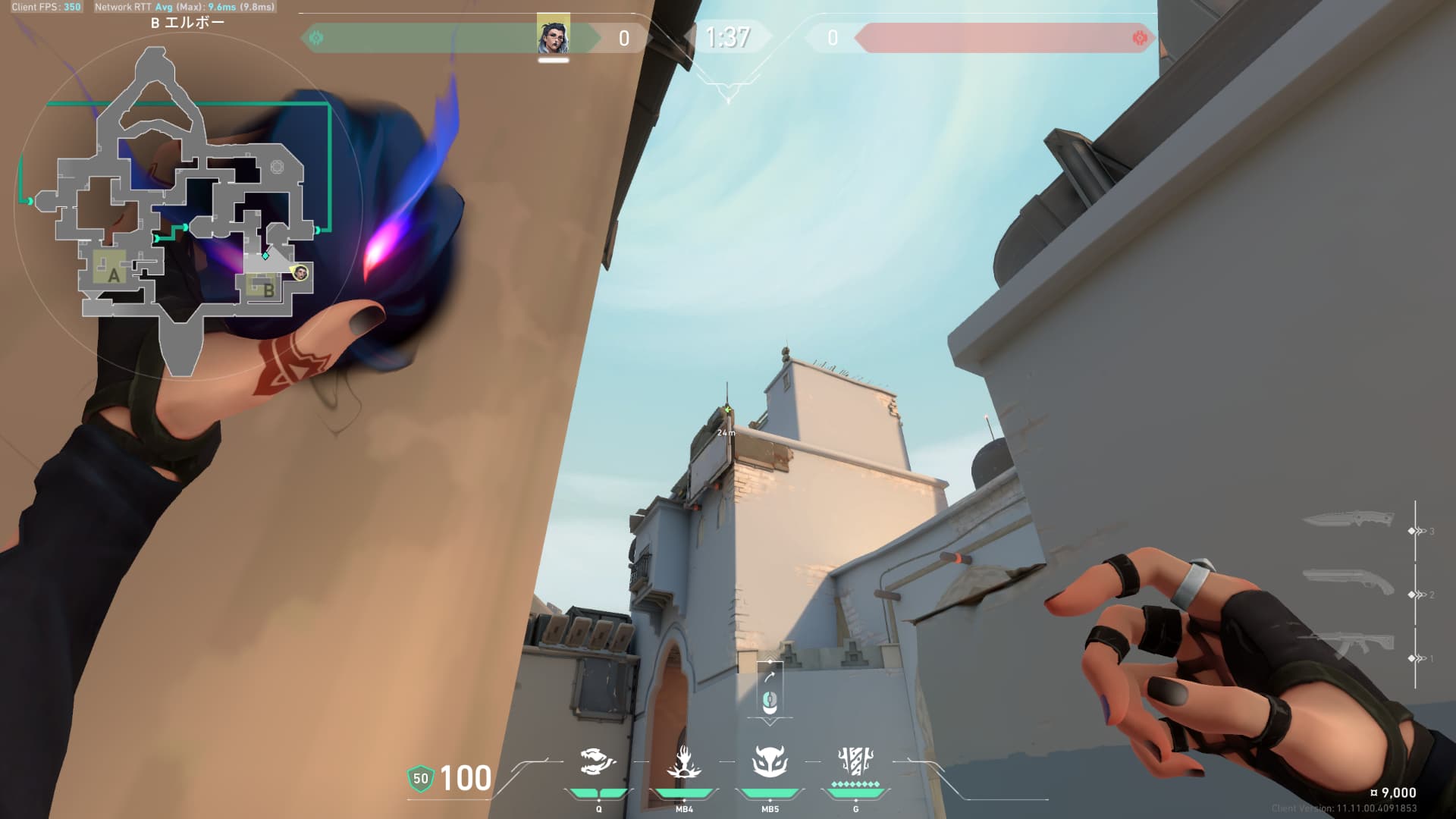Select the B site marker on minimap
The height and width of the screenshot is (819, 1456).
(x=267, y=289)
